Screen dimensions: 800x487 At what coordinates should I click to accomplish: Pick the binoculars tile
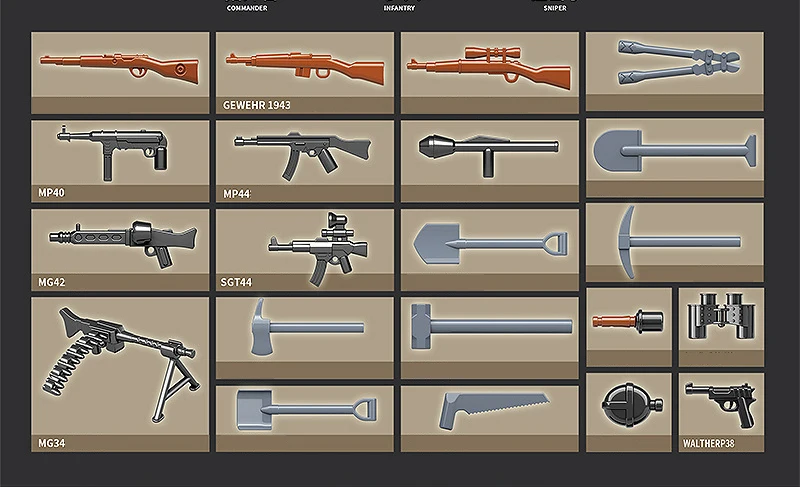click(721, 324)
